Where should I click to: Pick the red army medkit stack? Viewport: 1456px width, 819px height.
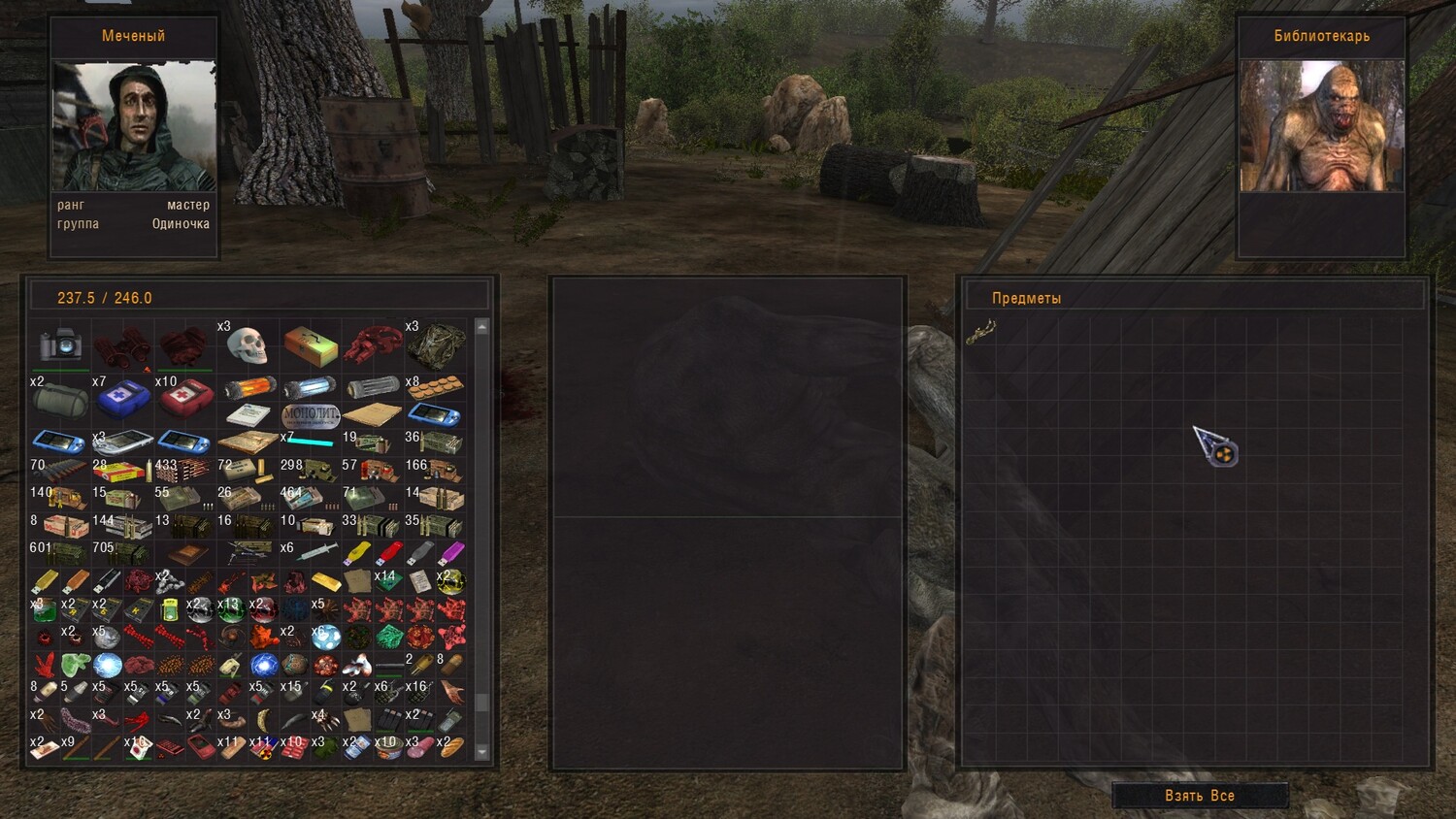click(x=185, y=396)
